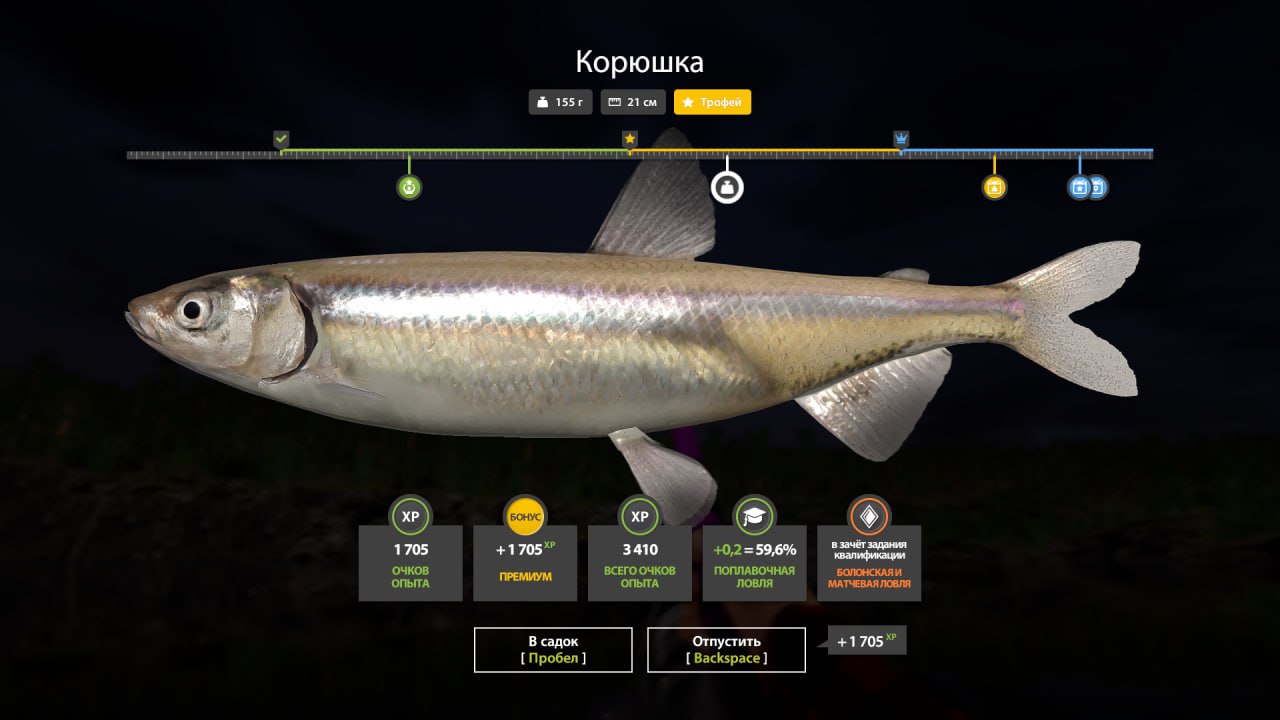Image resolution: width=1280 pixels, height=720 pixels.
Task: Click the Трофей badge under the fish name
Action: pos(712,102)
